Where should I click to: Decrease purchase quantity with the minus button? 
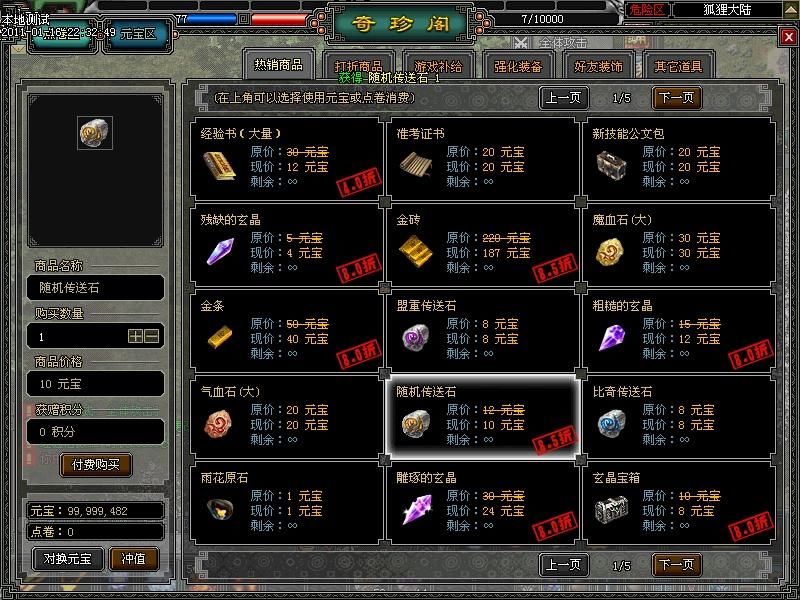coord(152,337)
